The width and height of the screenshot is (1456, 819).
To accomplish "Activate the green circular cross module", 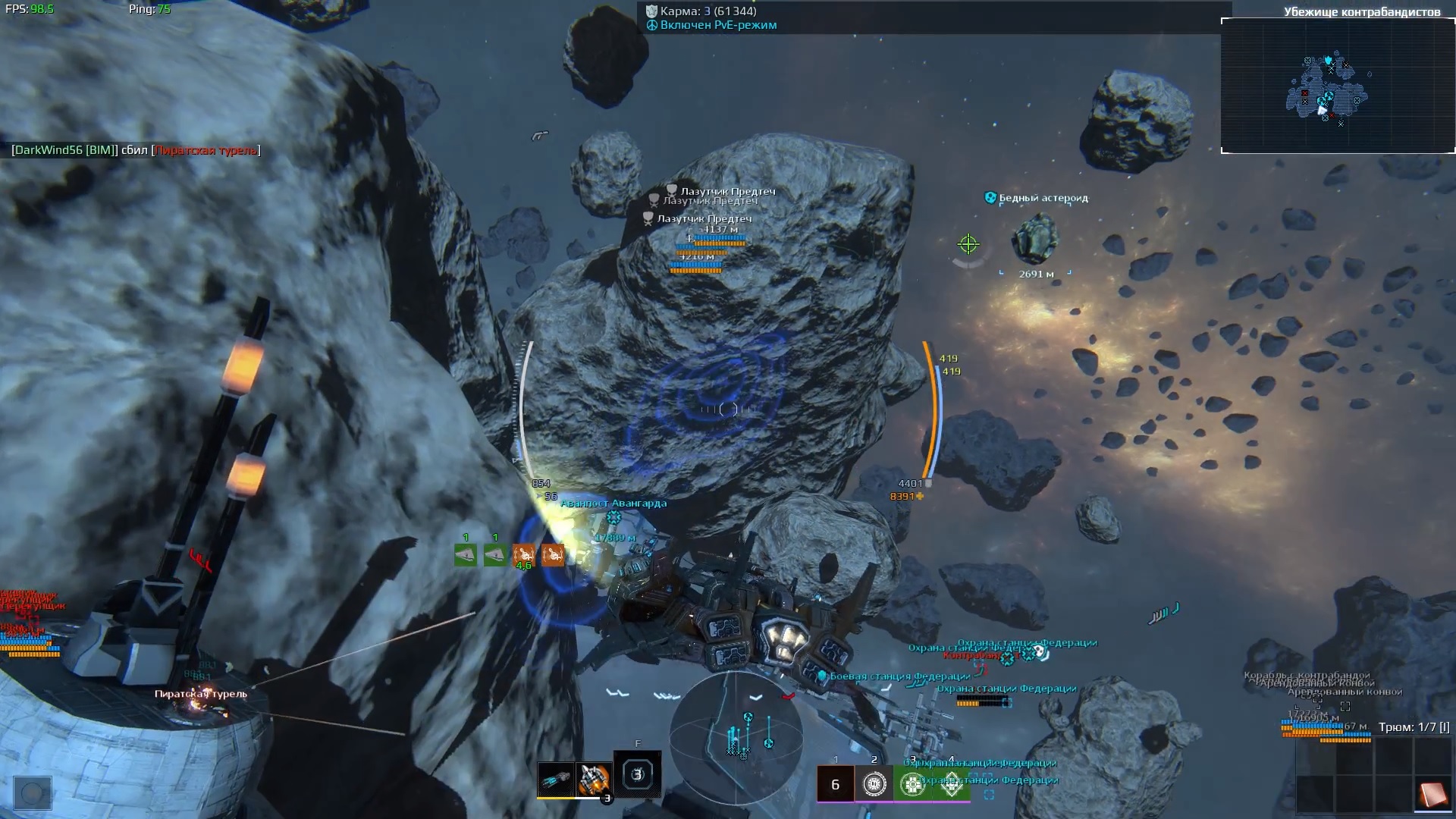I will click(x=912, y=784).
